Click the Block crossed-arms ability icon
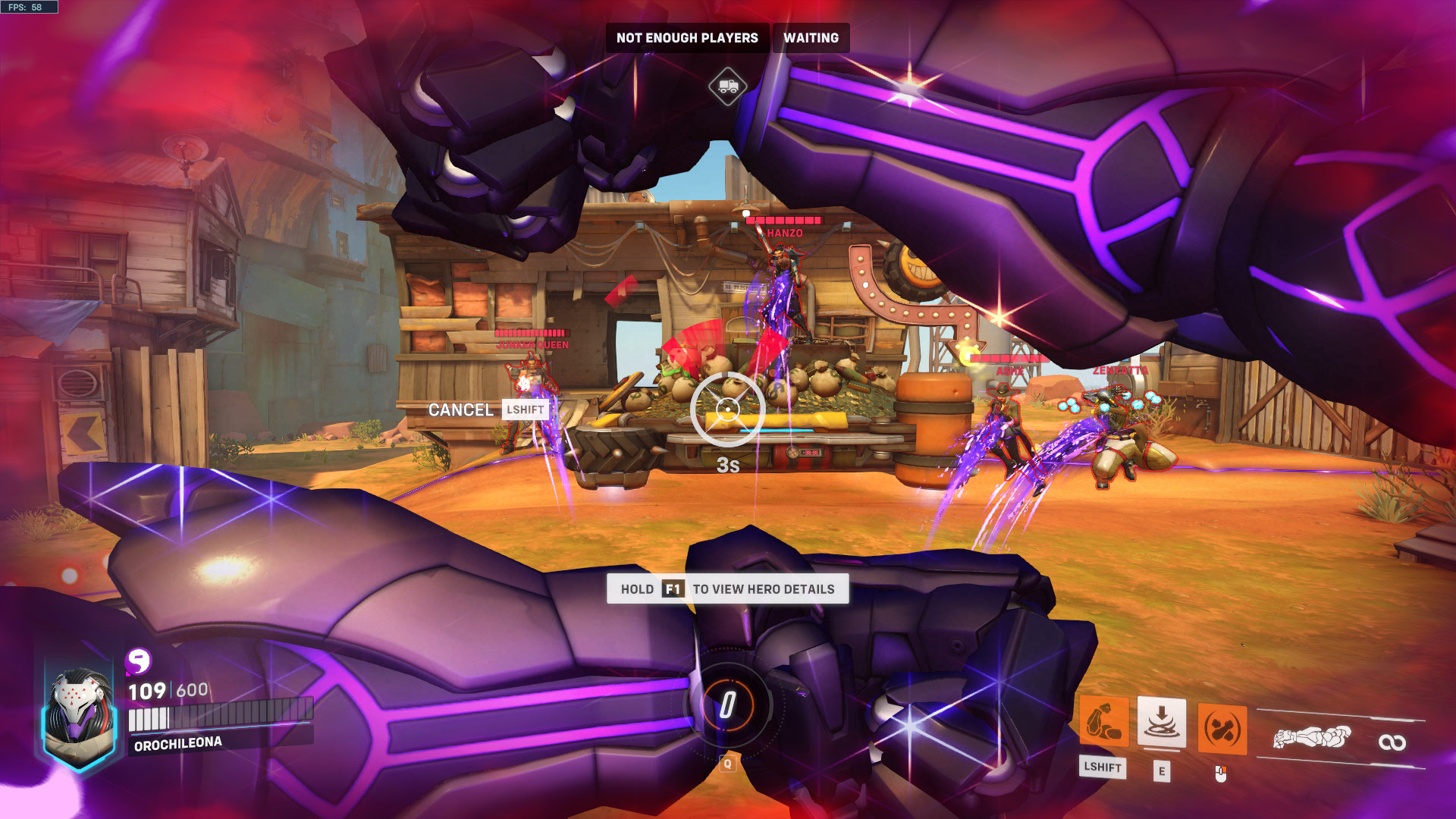 (x=1222, y=730)
